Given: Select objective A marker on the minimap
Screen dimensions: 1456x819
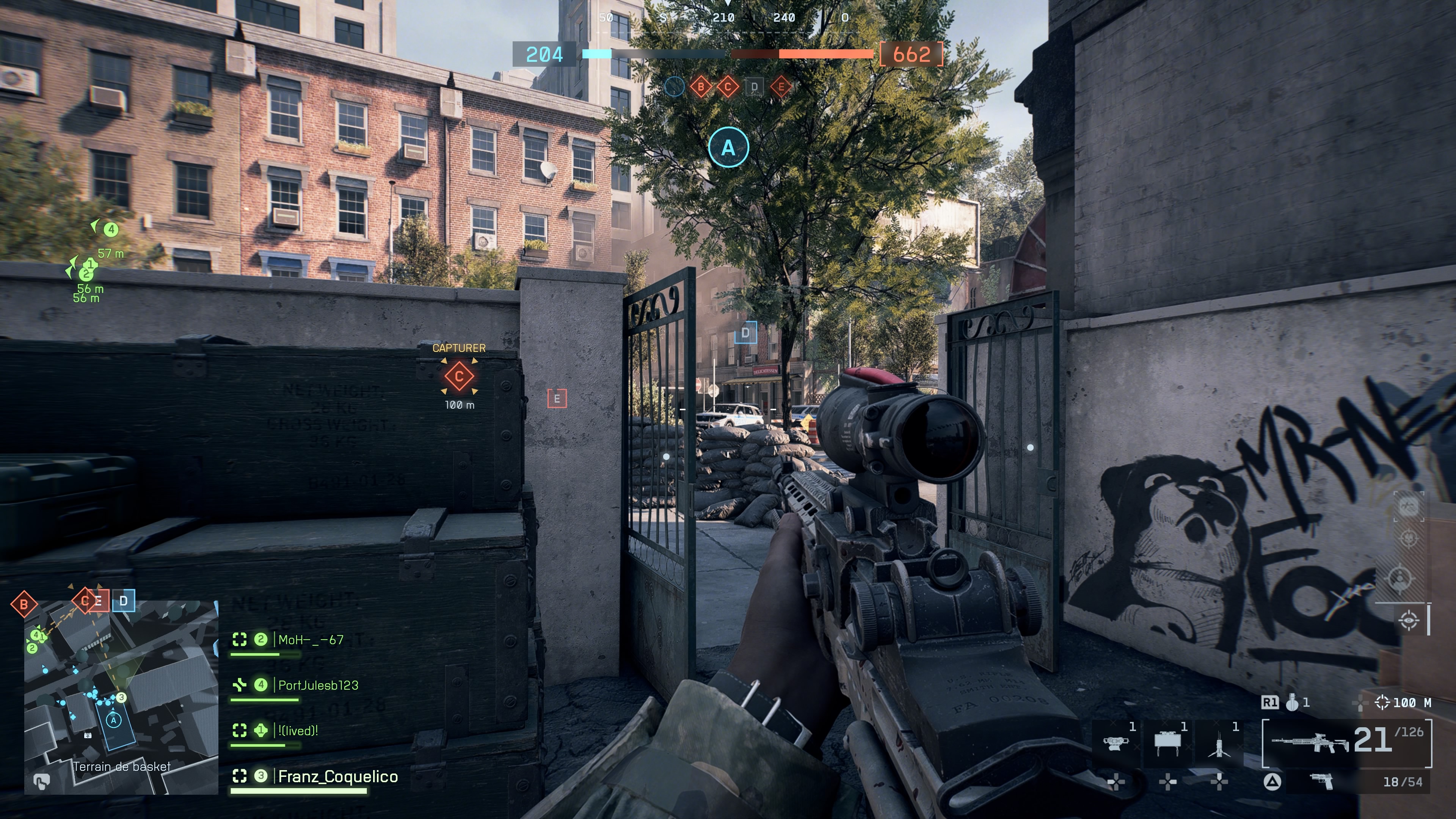Looking at the screenshot, I should pos(114,720).
